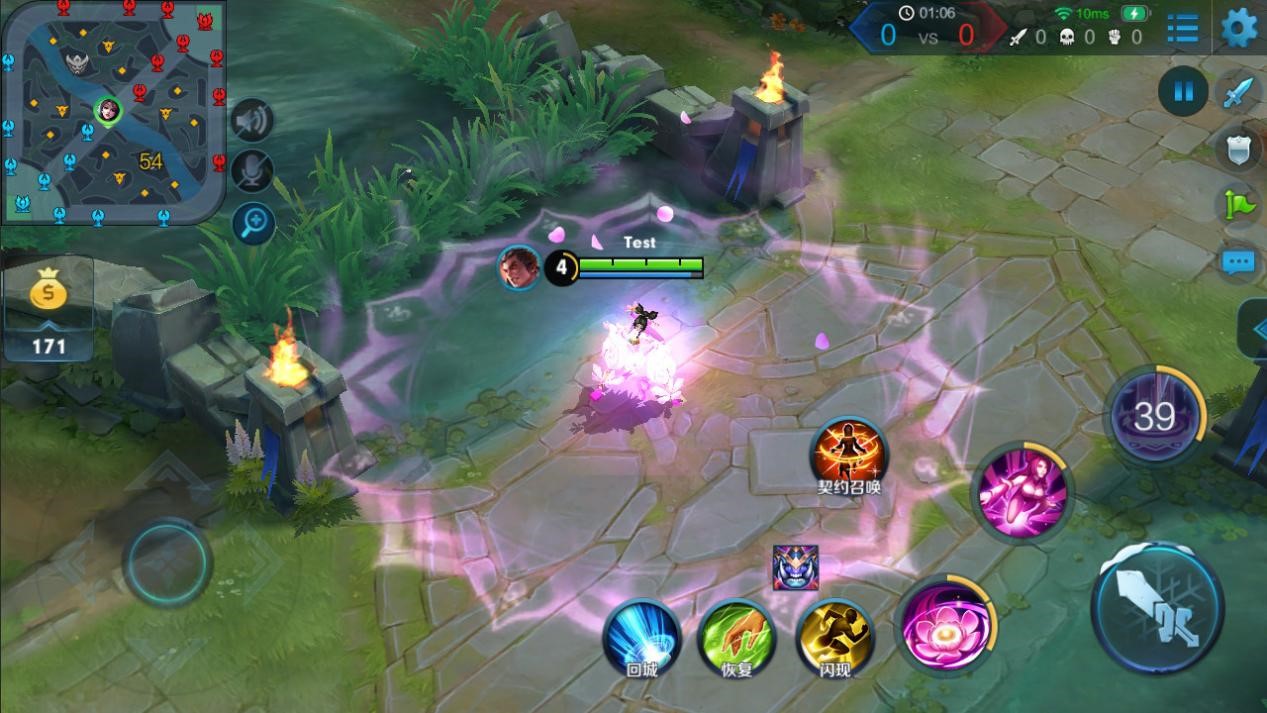This screenshot has height=713, width=1267.
Task: Tap the minimap to view the battlefield
Action: tap(112, 111)
